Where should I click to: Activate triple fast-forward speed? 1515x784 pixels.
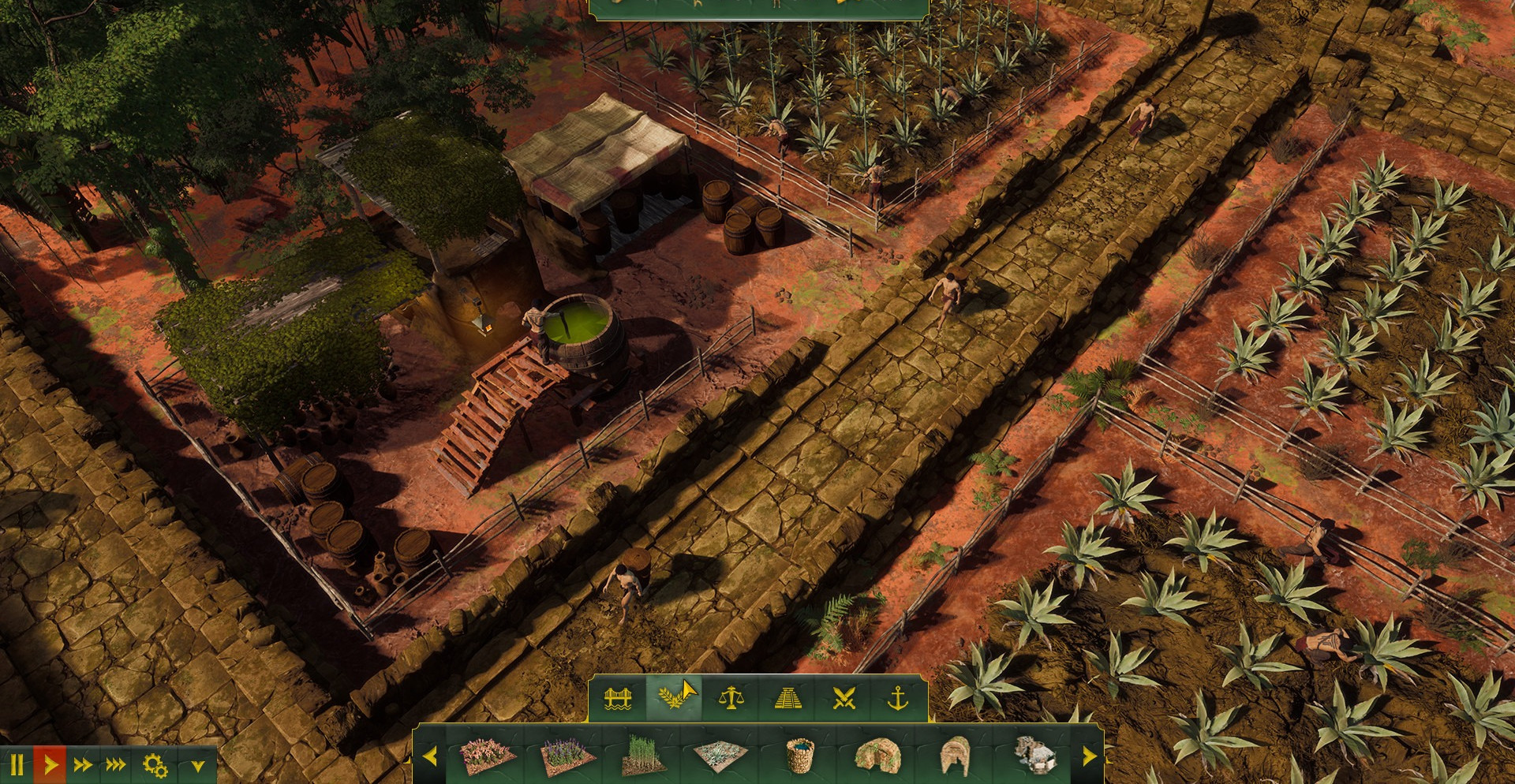116,765
